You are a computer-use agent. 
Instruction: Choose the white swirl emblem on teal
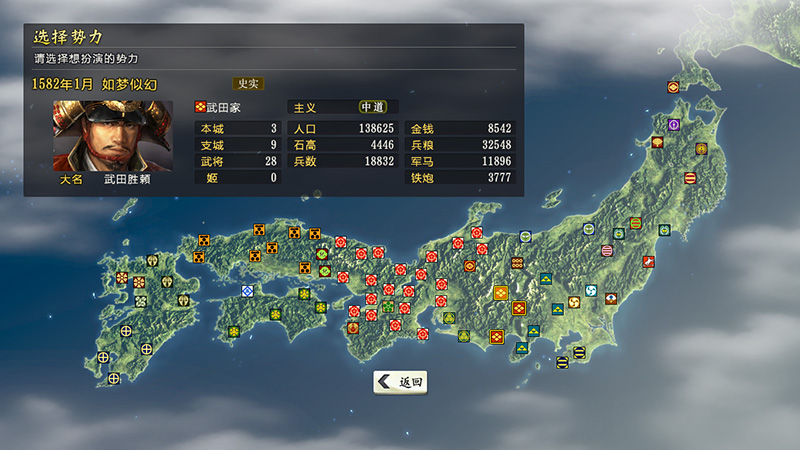591,291
